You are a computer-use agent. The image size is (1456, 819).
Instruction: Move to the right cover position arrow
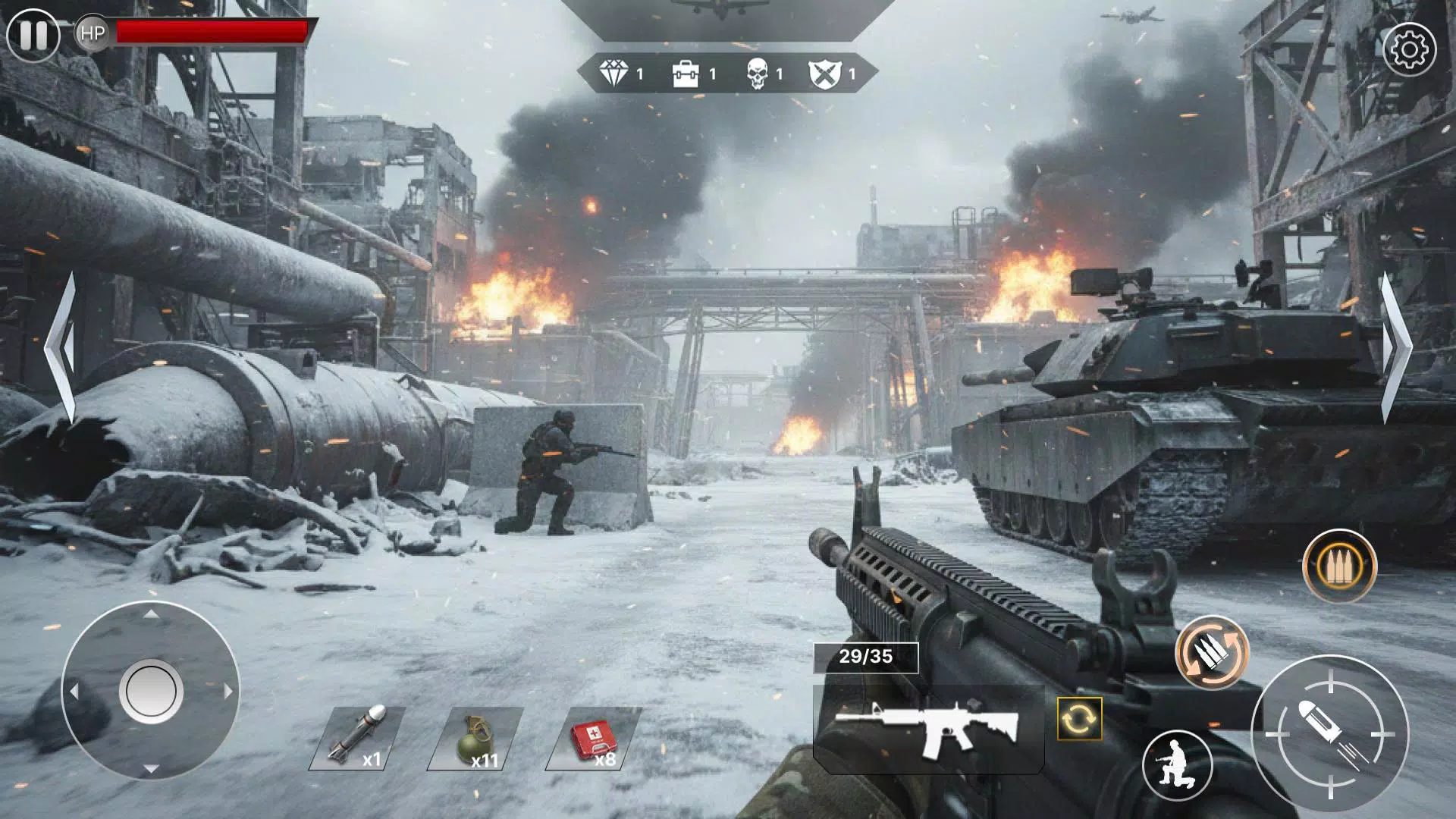point(1394,347)
